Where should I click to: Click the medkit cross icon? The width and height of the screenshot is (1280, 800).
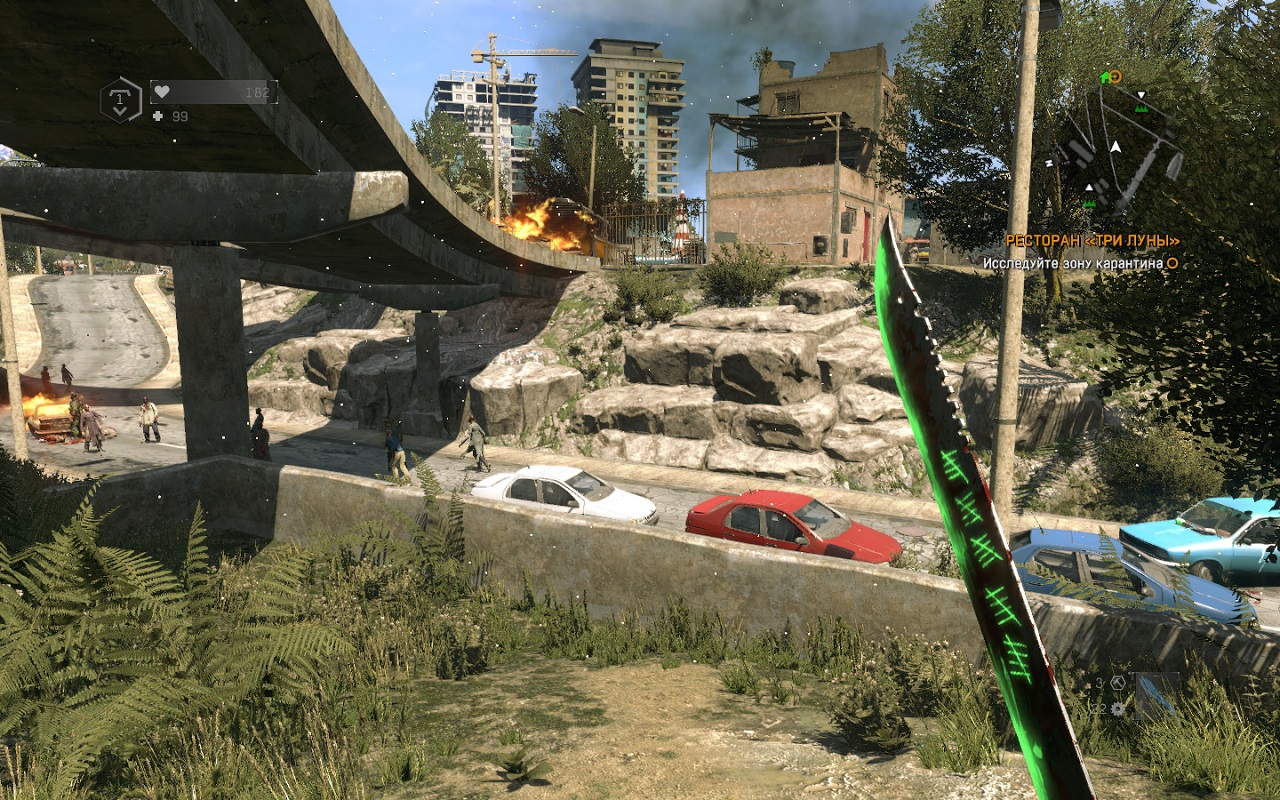(157, 117)
